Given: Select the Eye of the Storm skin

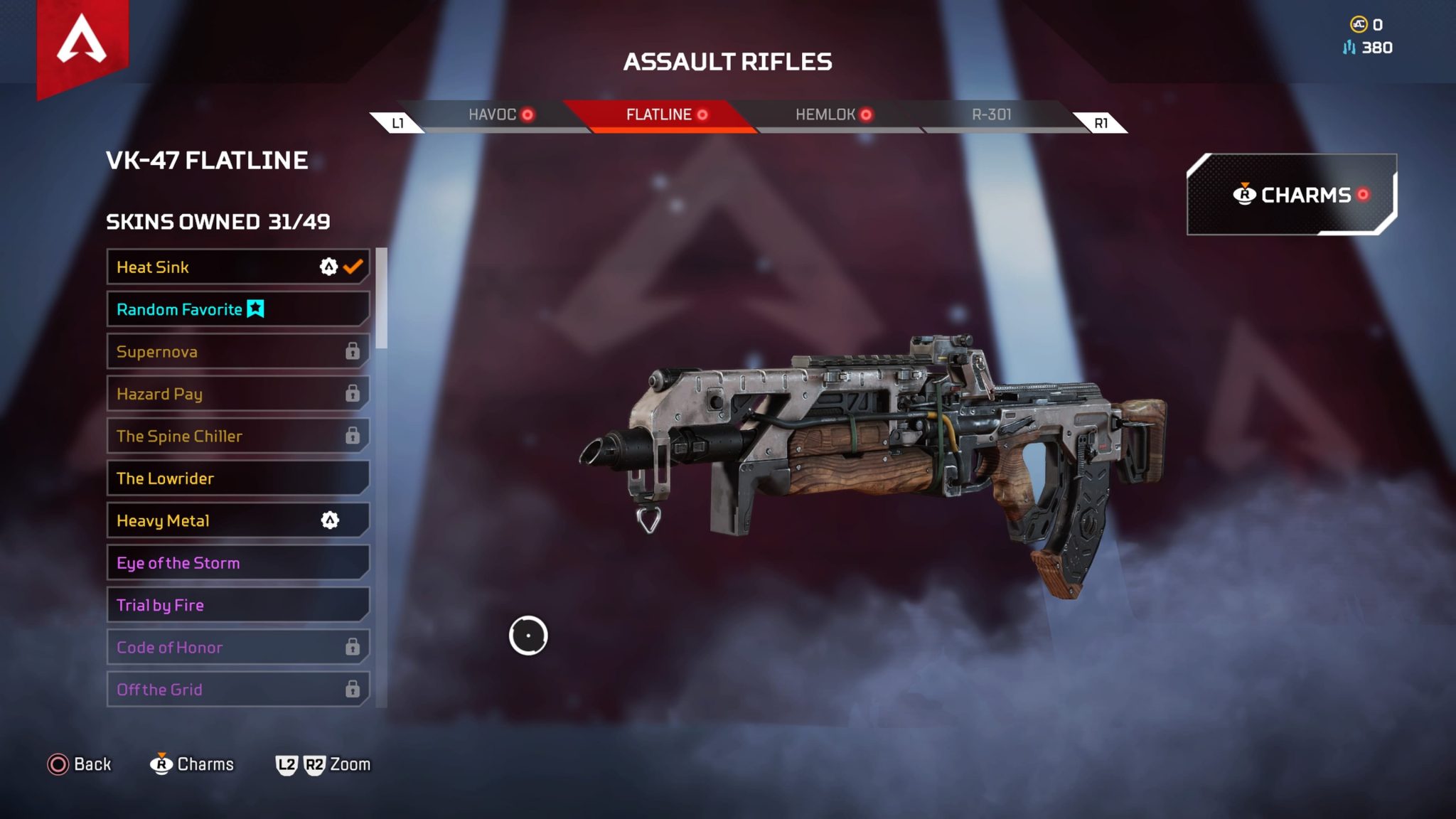Looking at the screenshot, I should pos(237,563).
